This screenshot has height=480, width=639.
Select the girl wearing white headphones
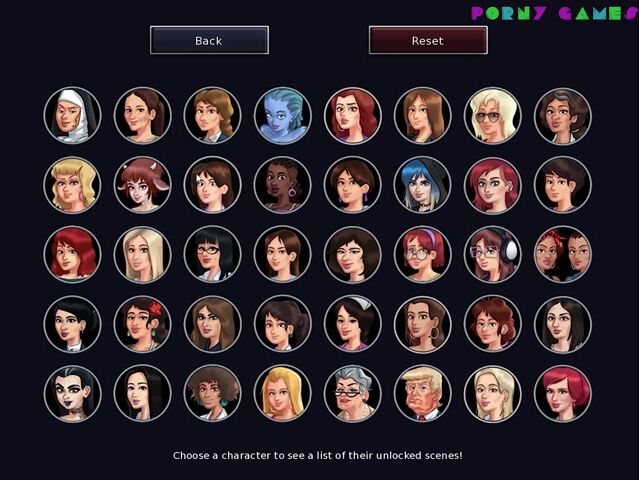[492, 254]
